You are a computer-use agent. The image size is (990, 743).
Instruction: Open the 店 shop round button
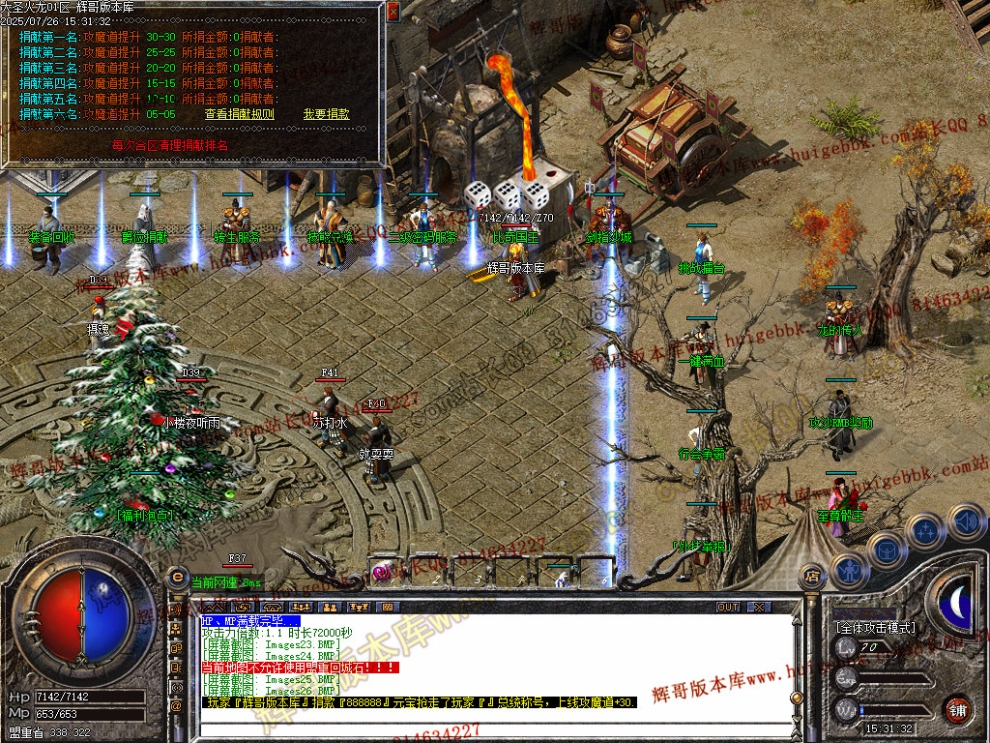pos(812,576)
